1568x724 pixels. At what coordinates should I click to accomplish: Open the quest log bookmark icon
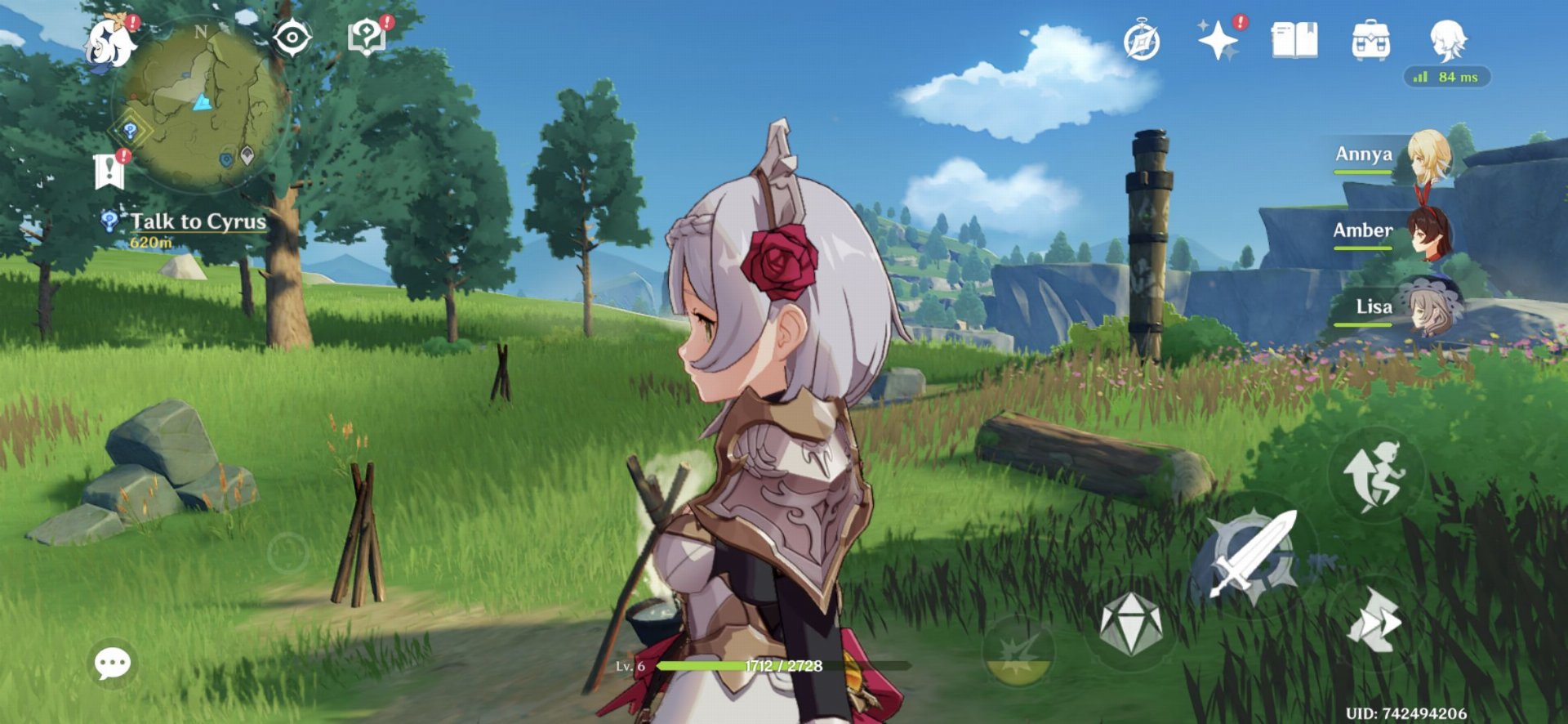point(109,171)
